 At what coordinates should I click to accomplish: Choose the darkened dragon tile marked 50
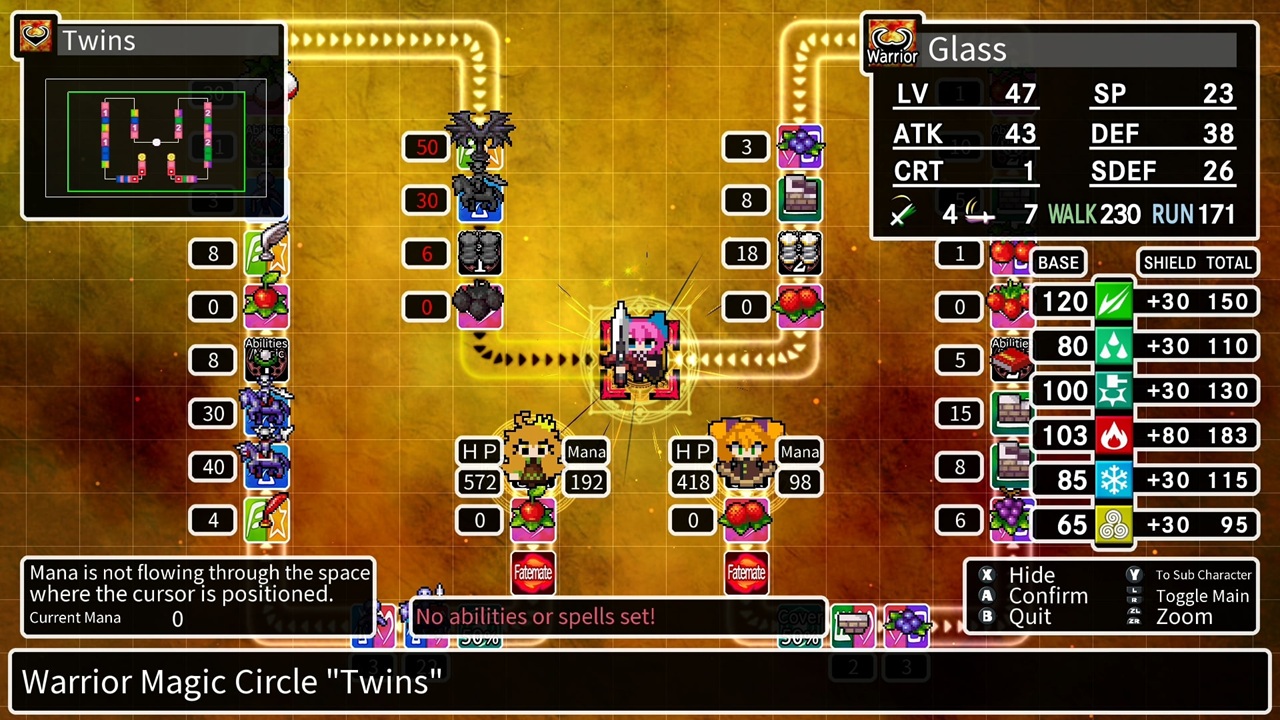481,146
